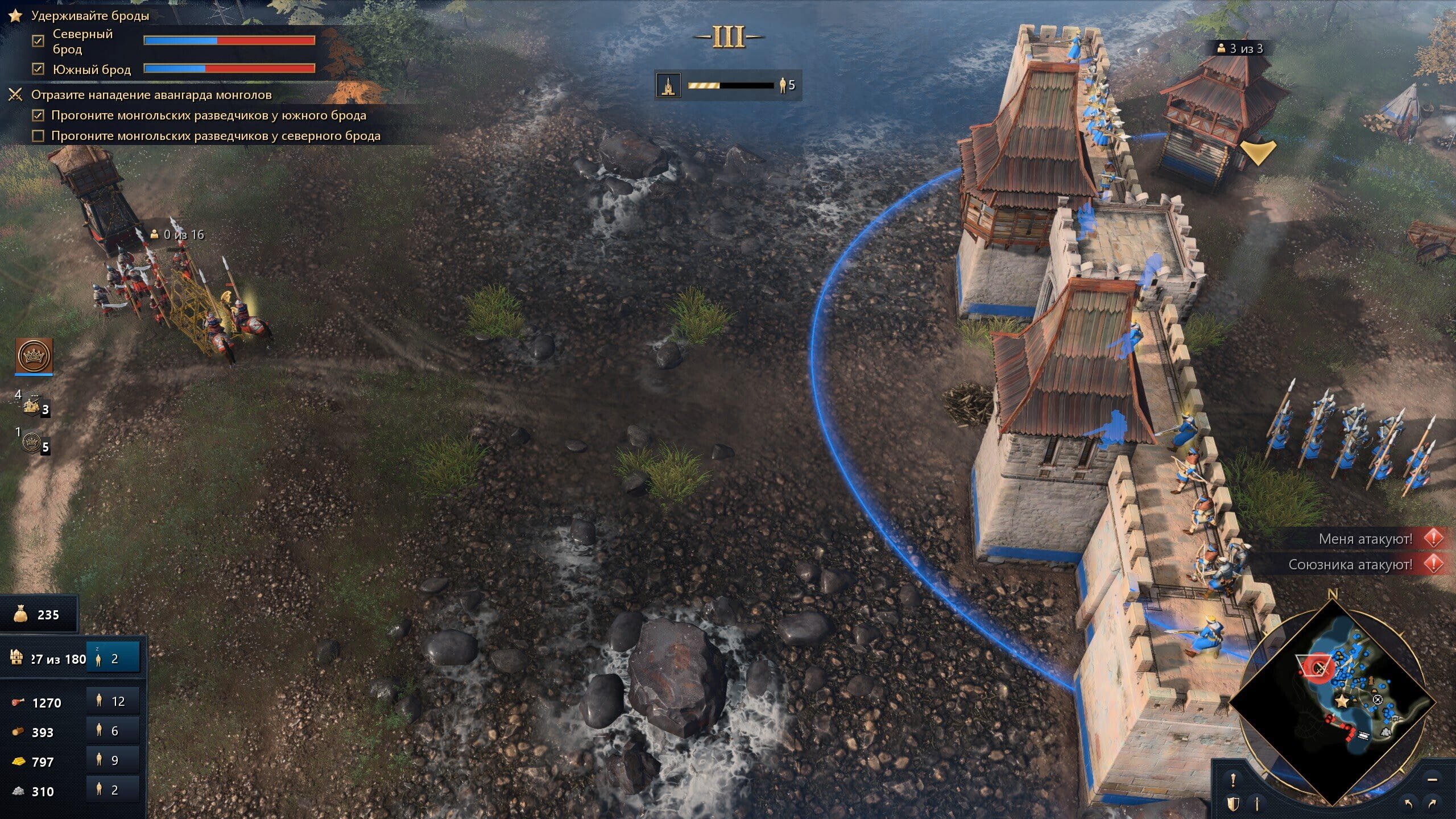1456x819 pixels.
Task: Jump to the gold star objective marker on minimap
Action: pyautogui.click(x=1342, y=701)
